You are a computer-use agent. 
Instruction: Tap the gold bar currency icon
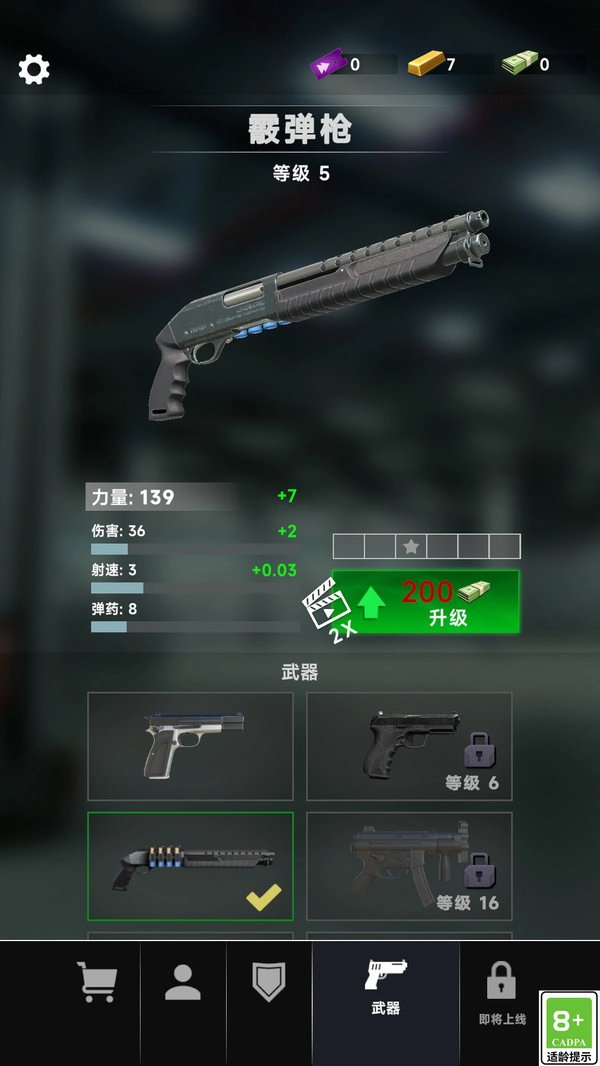424,65
